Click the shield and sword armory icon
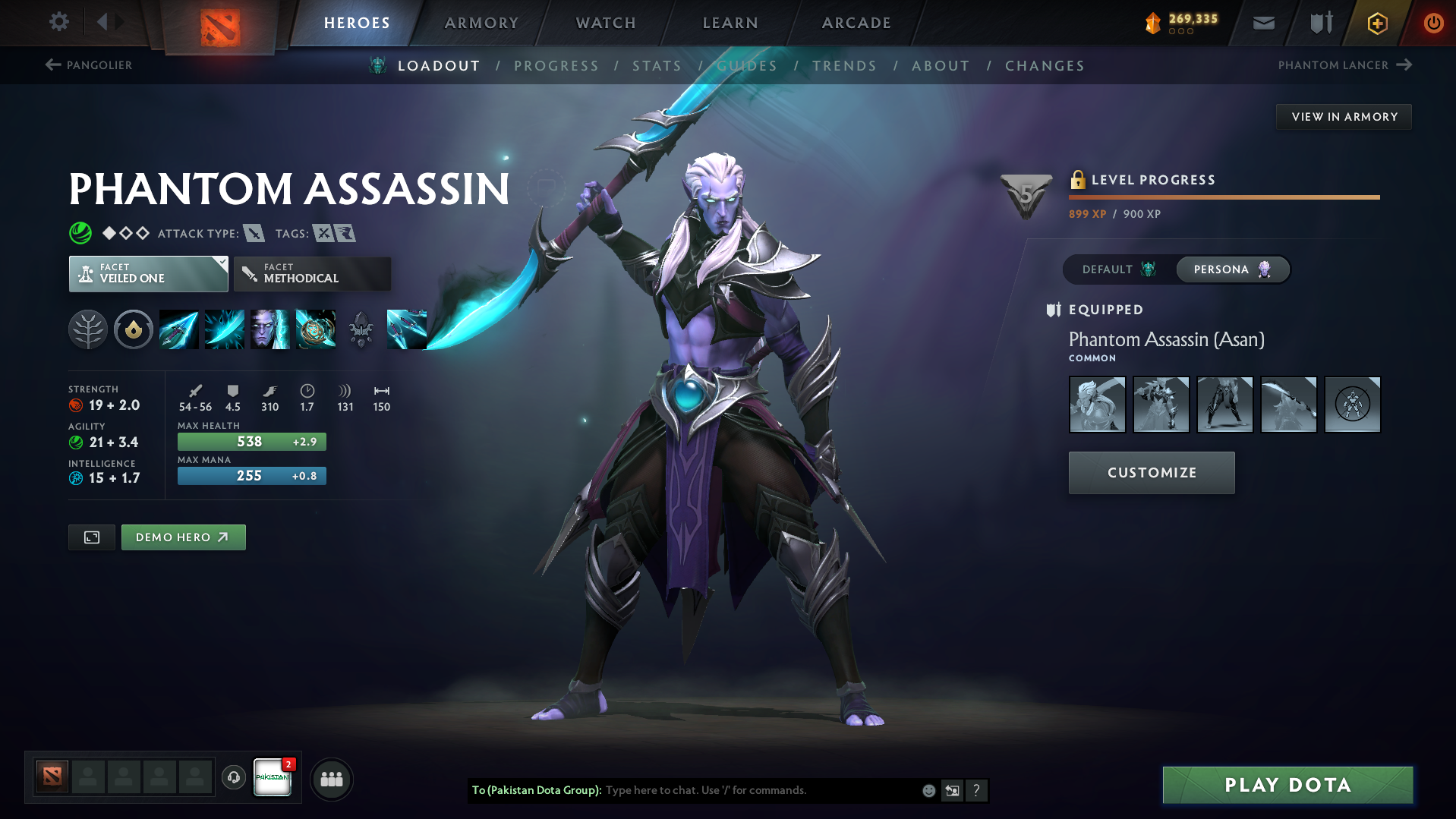1456x819 pixels. coord(1319,23)
